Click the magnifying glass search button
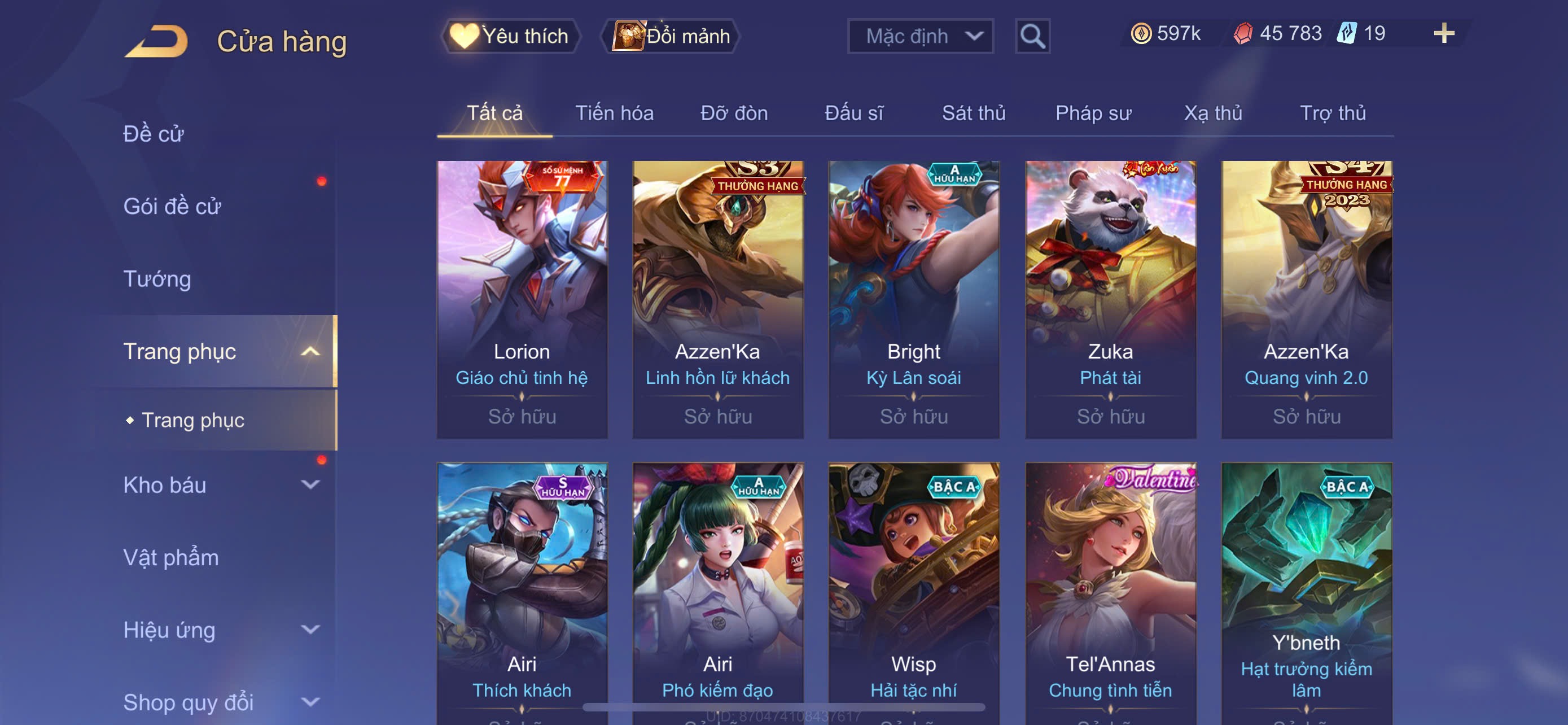This screenshot has height=725, width=1568. [1032, 36]
